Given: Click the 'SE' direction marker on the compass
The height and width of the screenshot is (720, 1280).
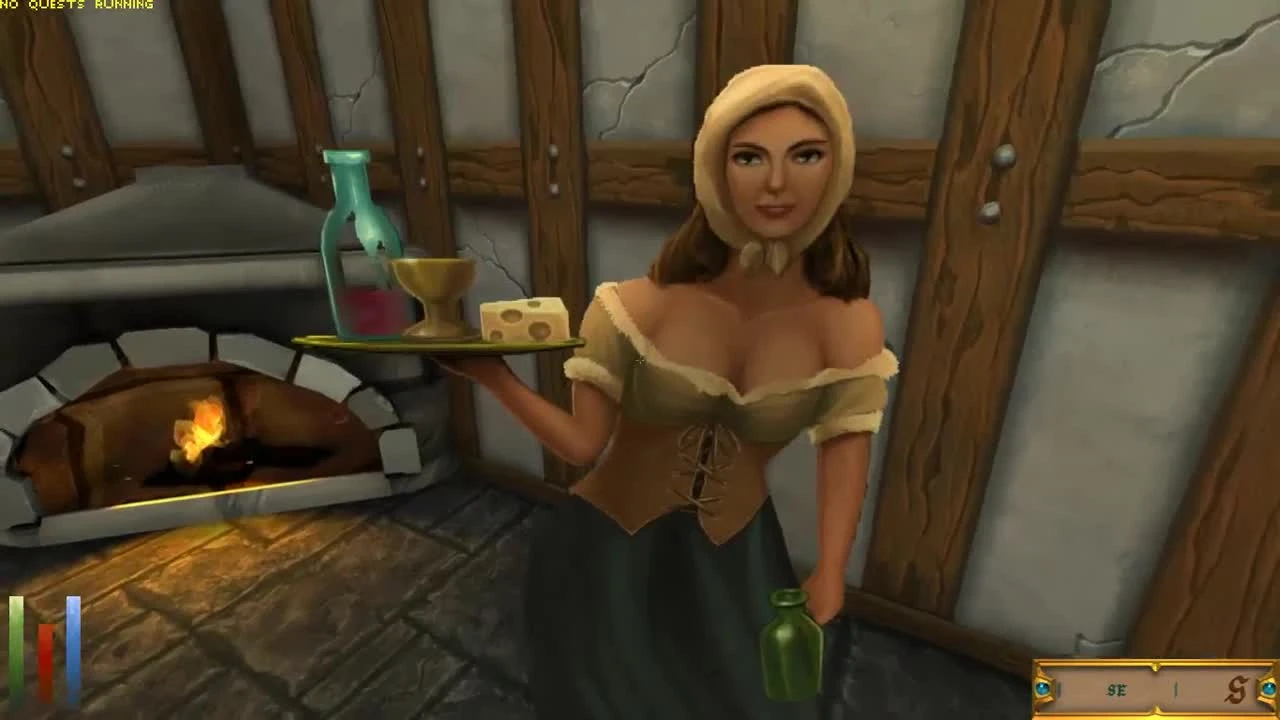Looking at the screenshot, I should [x=1116, y=688].
